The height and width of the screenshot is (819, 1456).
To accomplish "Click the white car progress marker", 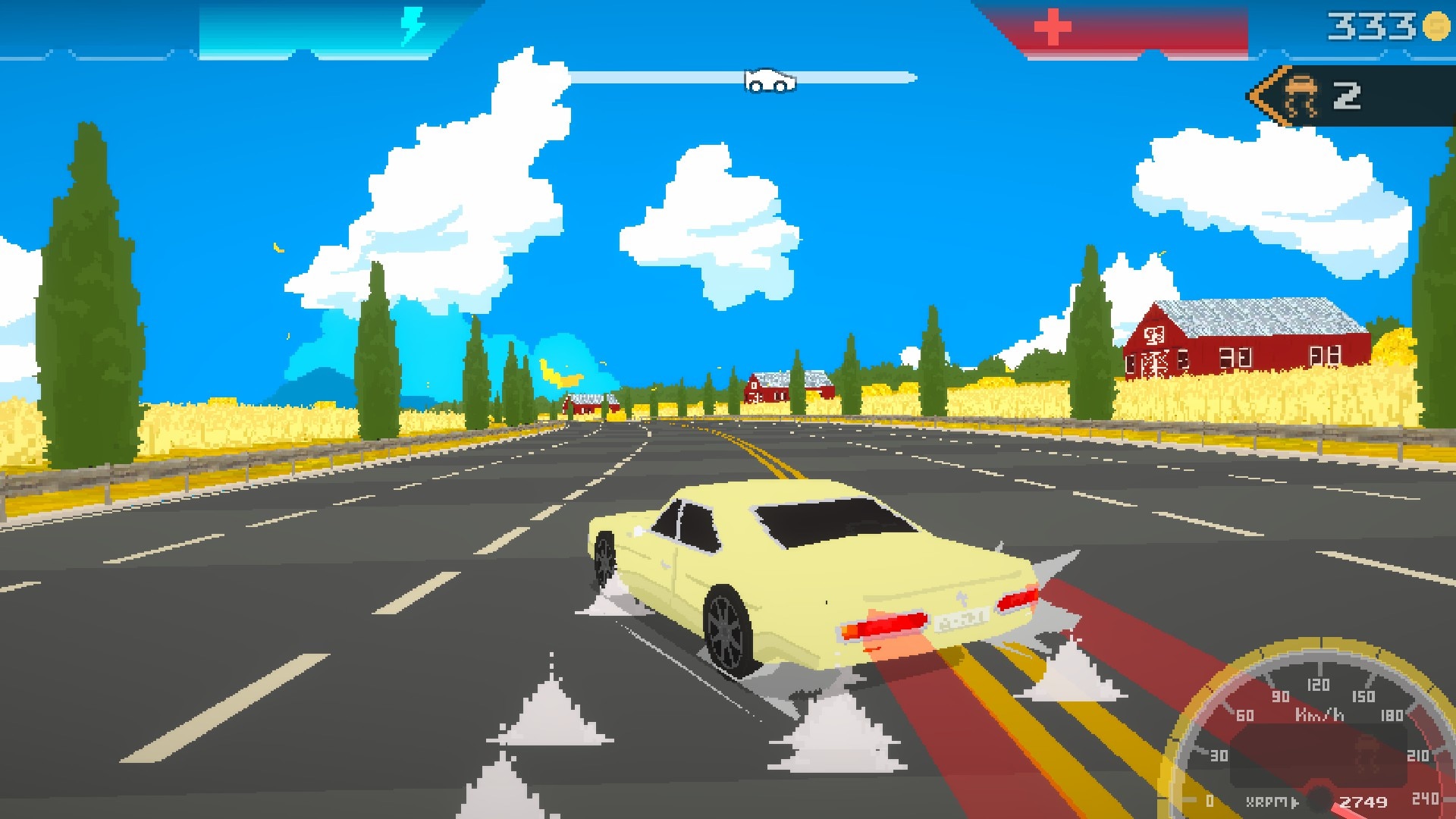I will click(770, 80).
